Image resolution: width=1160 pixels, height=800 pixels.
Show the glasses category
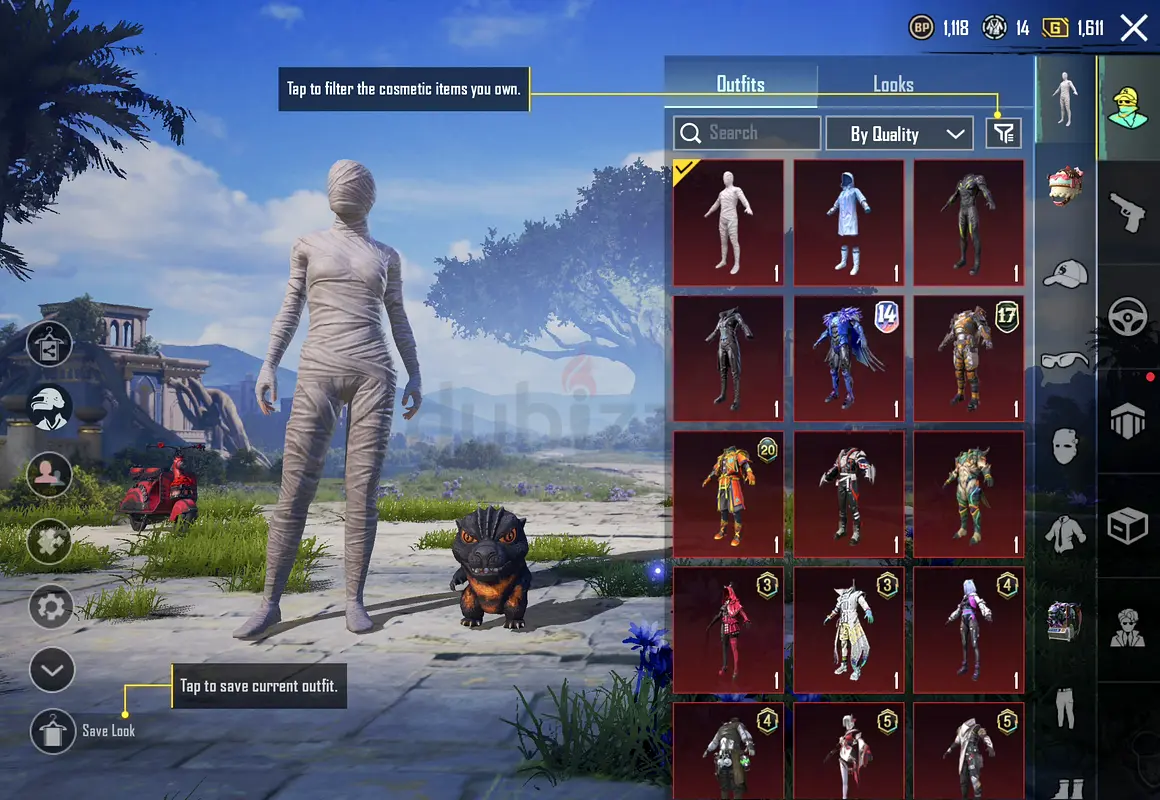click(1066, 359)
